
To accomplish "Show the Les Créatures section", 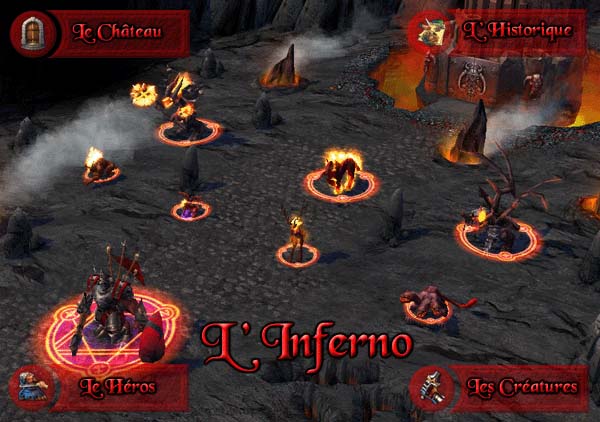I will click(521, 386).
